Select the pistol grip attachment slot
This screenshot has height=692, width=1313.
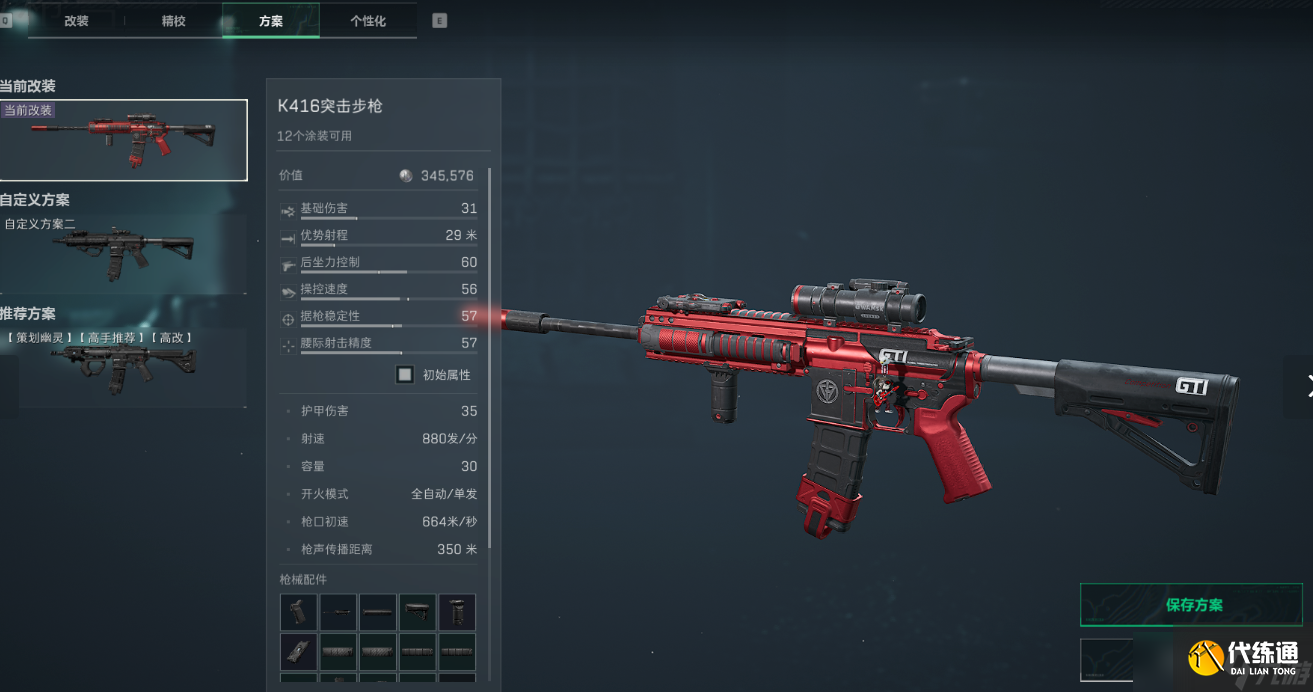298,612
